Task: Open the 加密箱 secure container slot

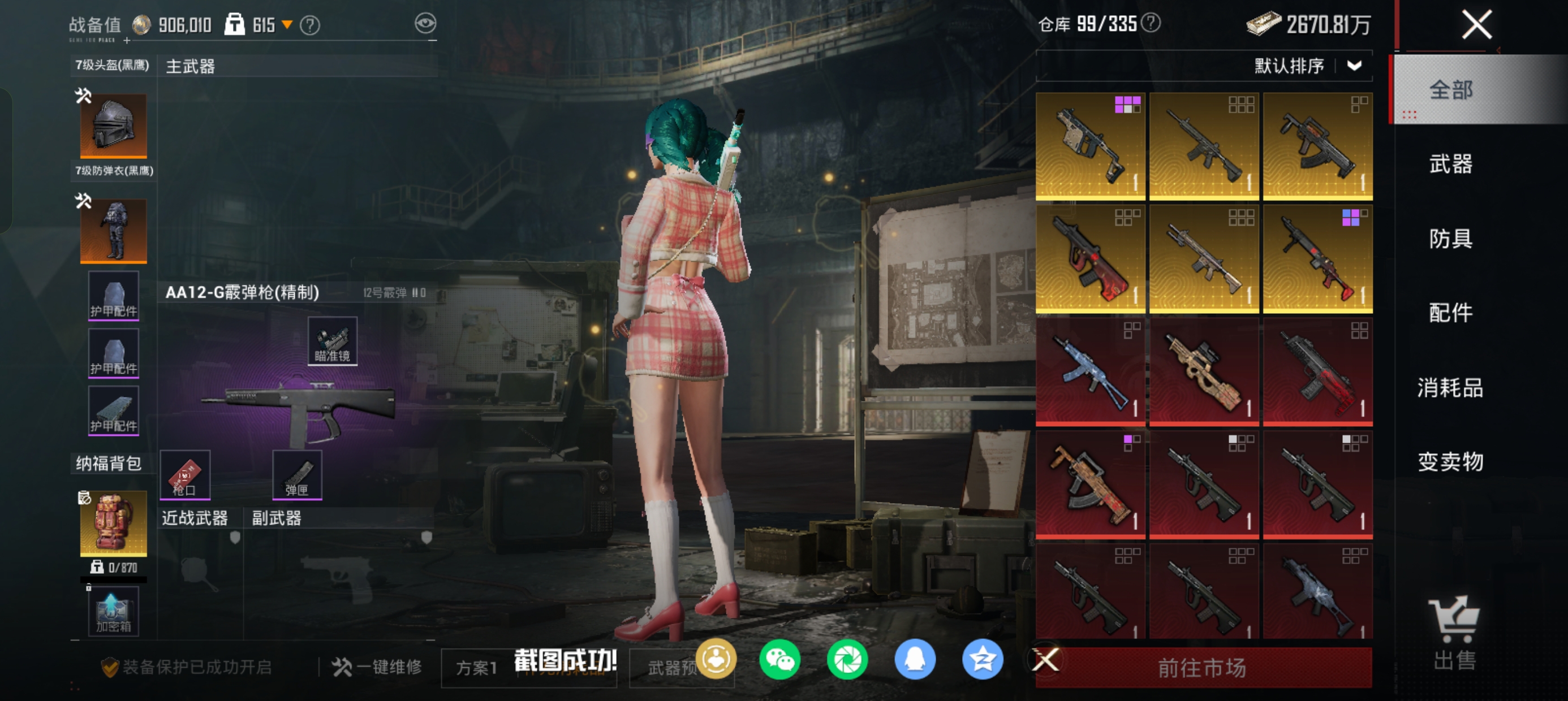Action: 114,611
